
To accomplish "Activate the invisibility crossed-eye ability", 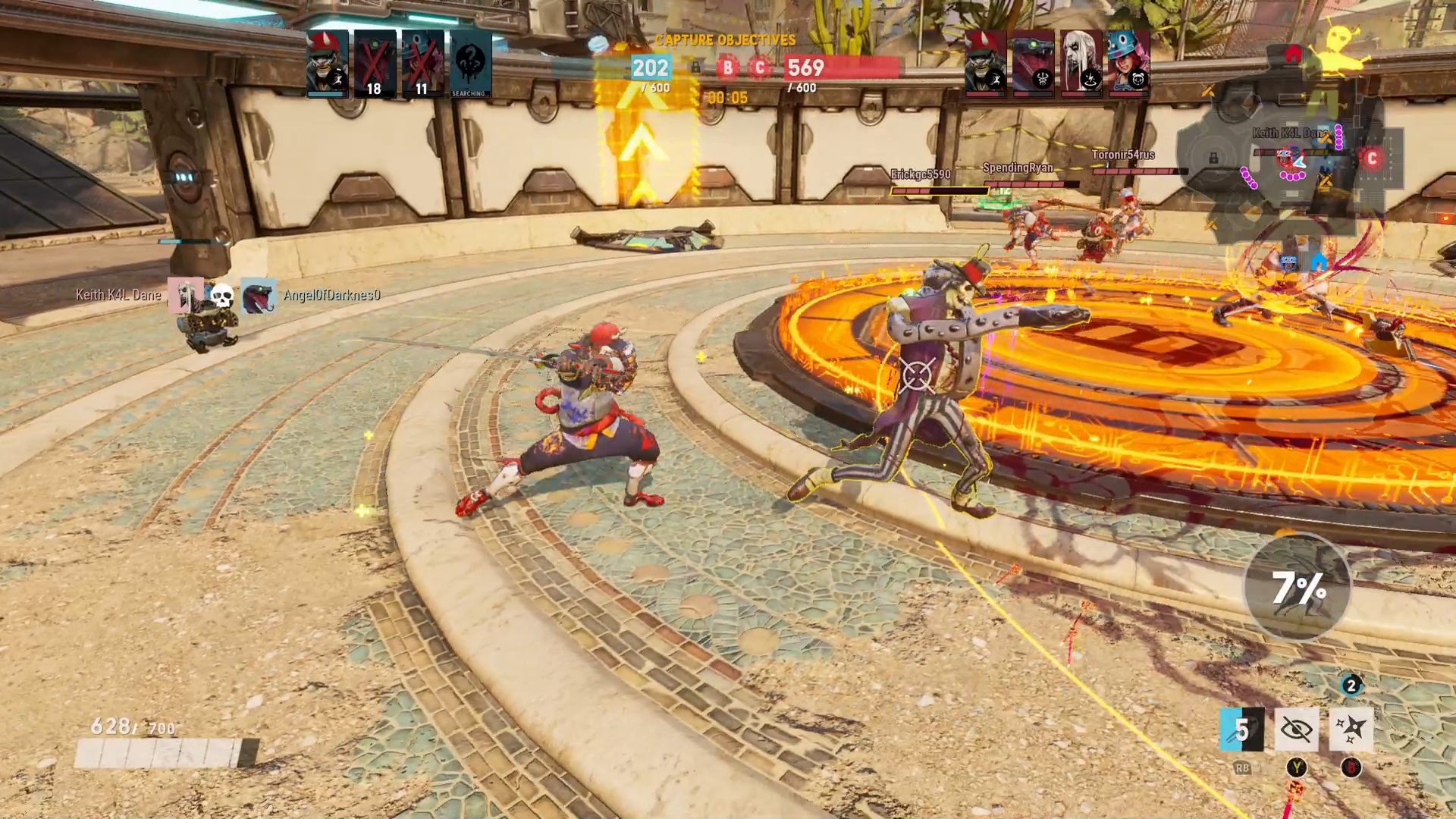I will [x=1296, y=730].
